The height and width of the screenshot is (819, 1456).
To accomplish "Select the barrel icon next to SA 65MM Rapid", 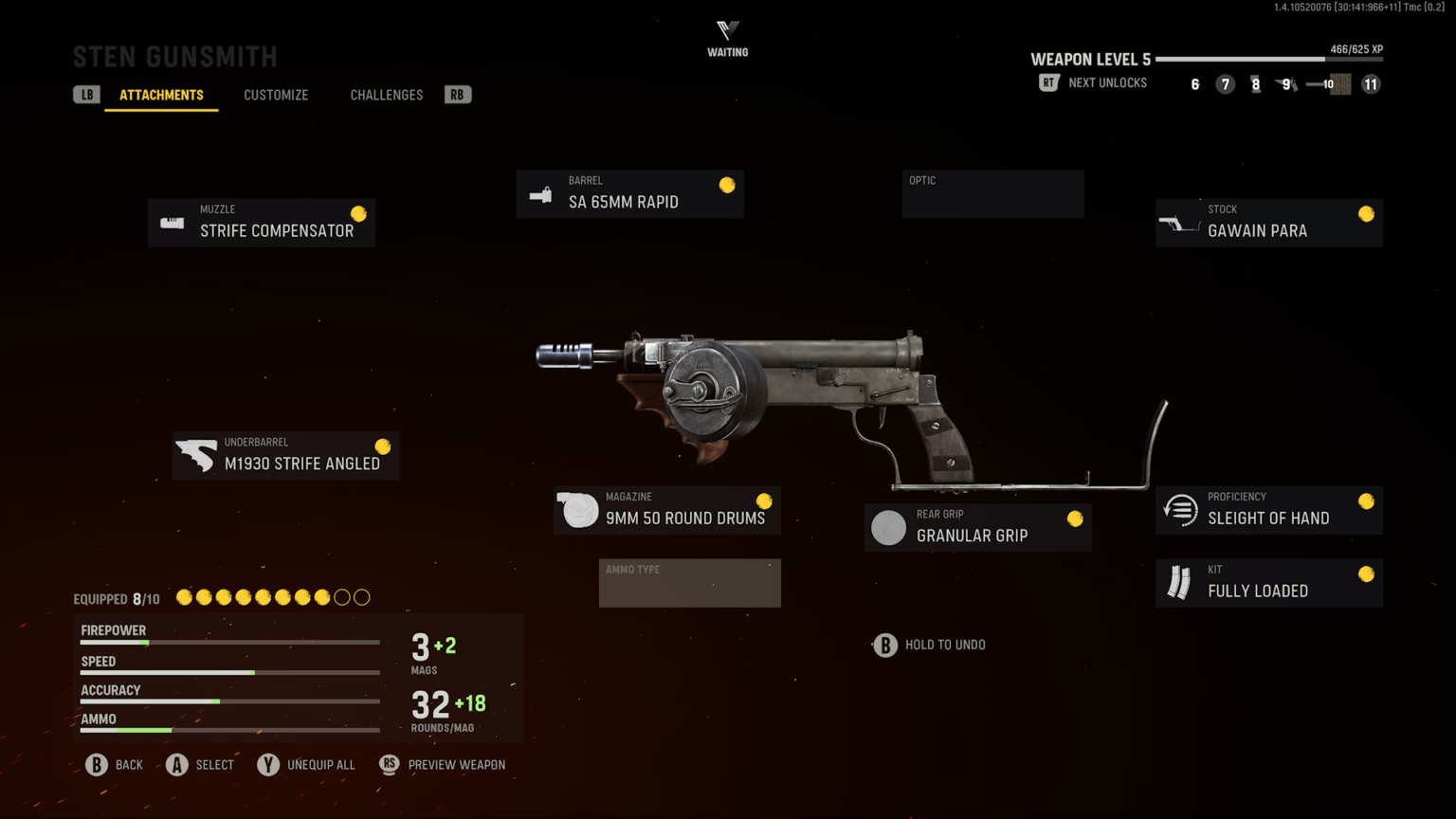I will coord(539,193).
